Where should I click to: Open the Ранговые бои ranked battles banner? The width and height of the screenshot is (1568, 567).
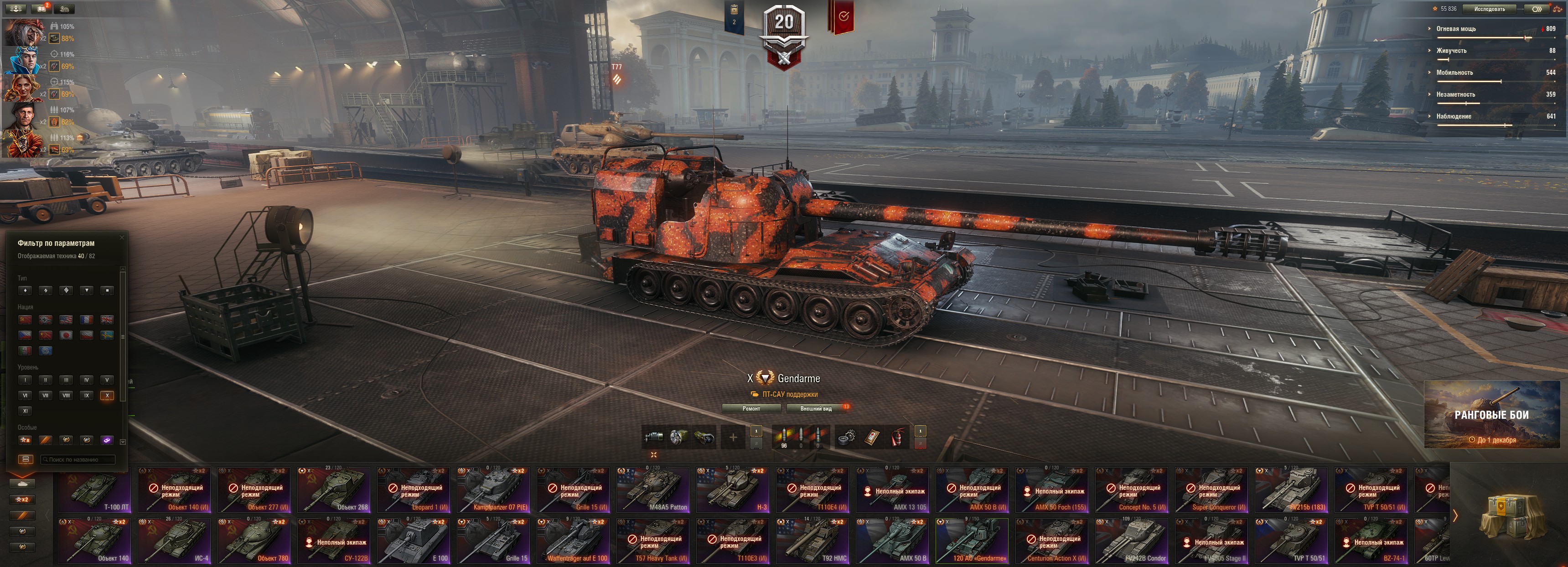[x=1491, y=415]
